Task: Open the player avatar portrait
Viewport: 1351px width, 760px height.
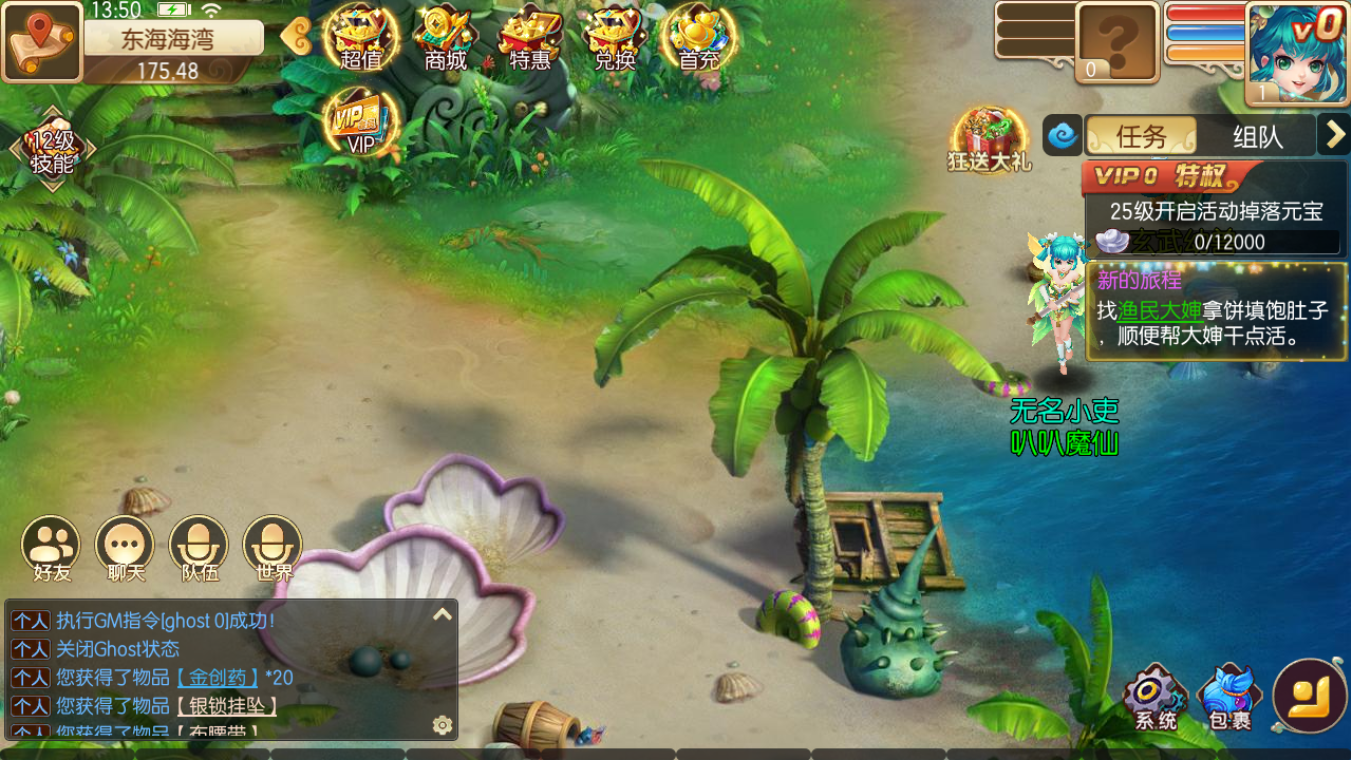Action: pyautogui.click(x=1297, y=52)
